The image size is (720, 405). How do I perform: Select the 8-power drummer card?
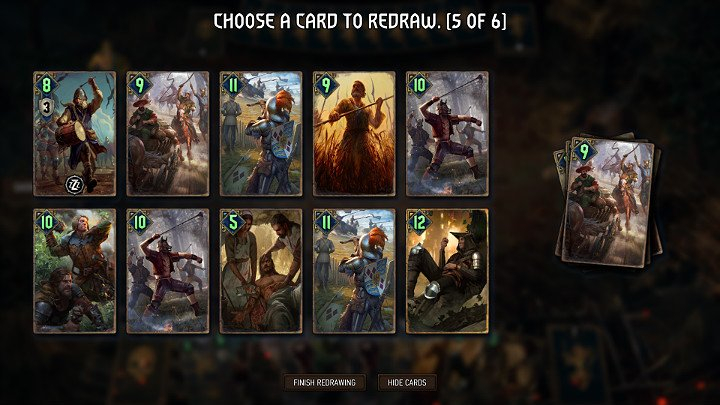click(x=75, y=133)
